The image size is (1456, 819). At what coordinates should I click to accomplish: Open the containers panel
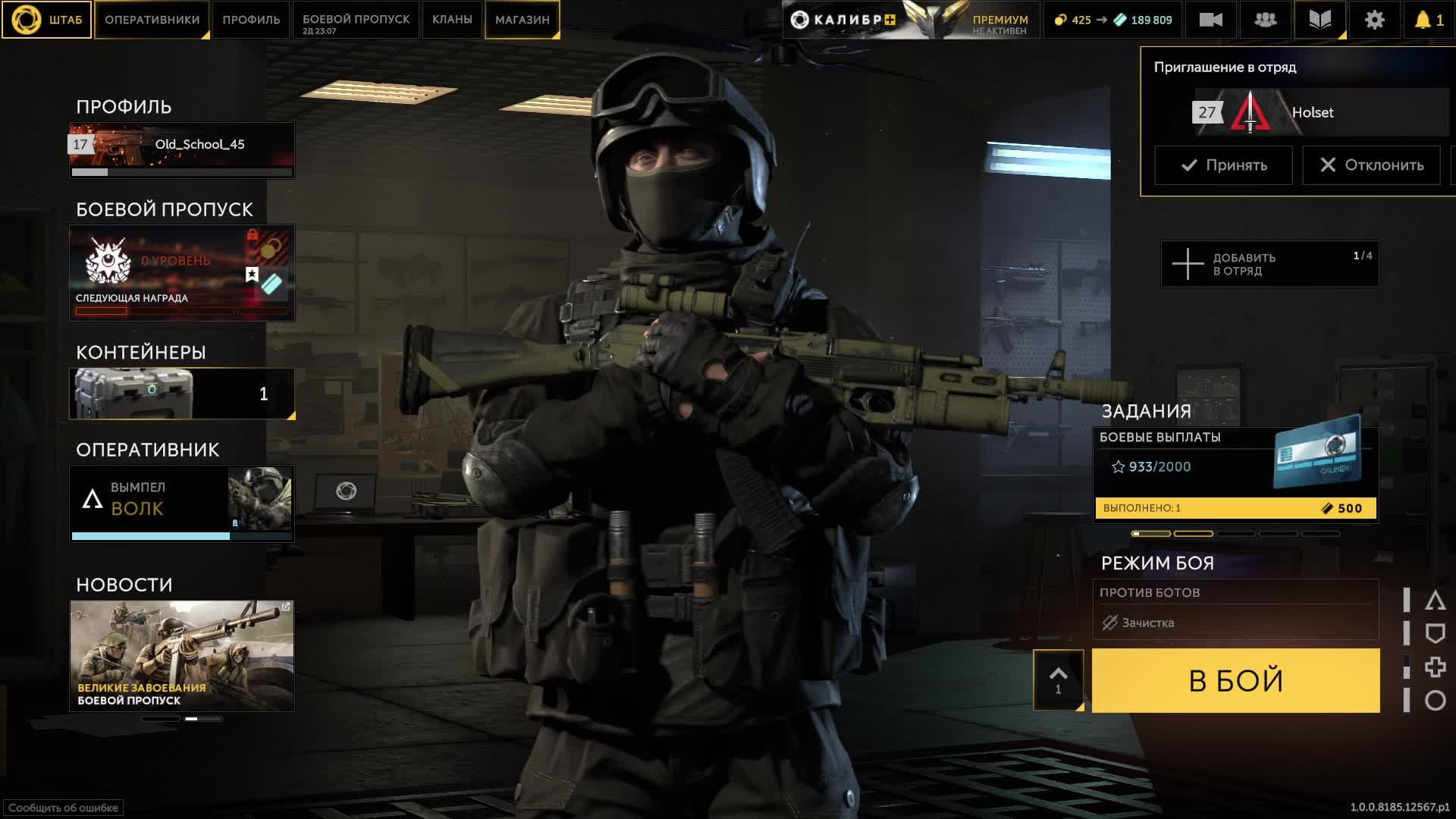coord(182,394)
